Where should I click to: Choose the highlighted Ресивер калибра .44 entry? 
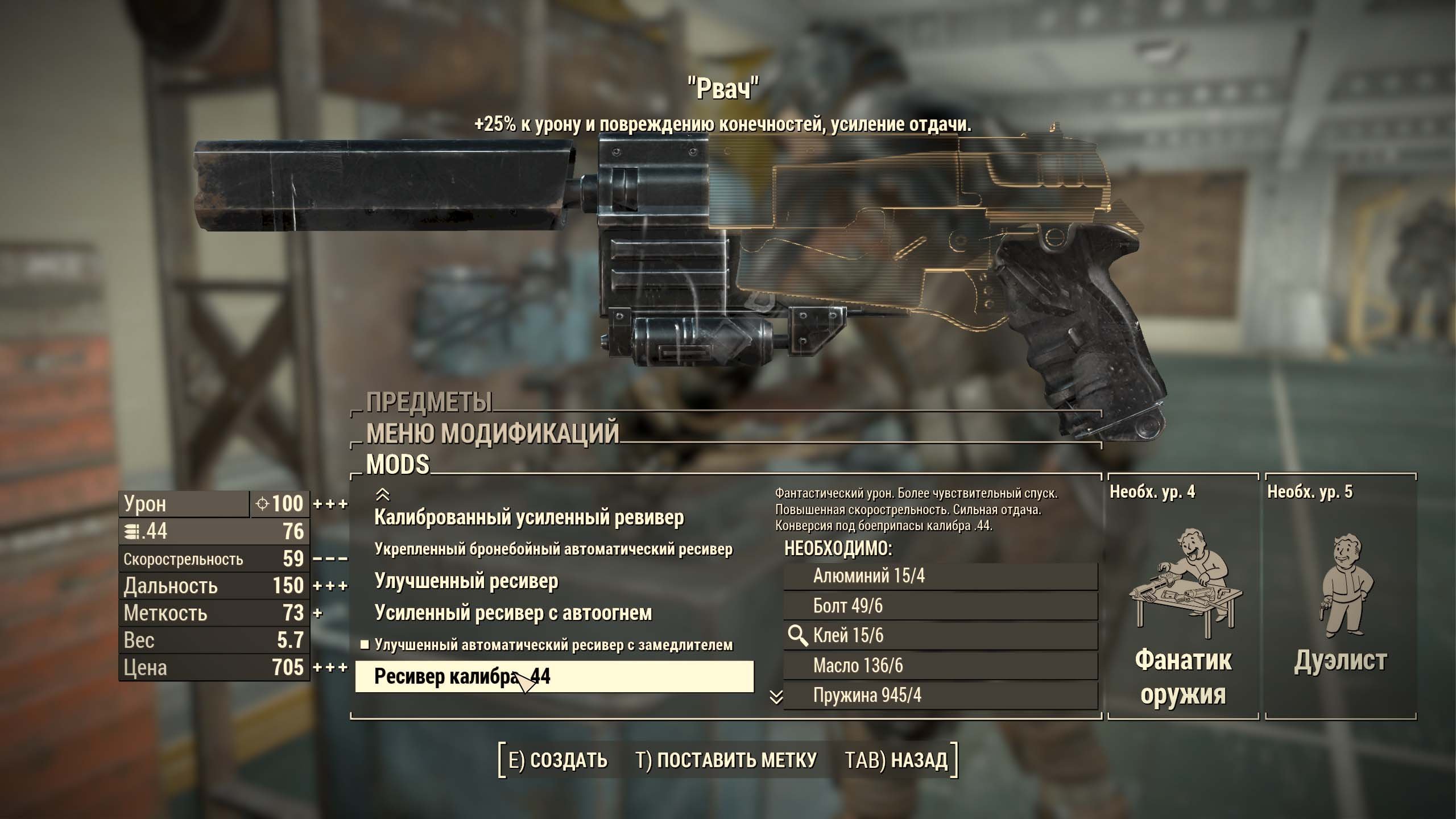point(554,677)
